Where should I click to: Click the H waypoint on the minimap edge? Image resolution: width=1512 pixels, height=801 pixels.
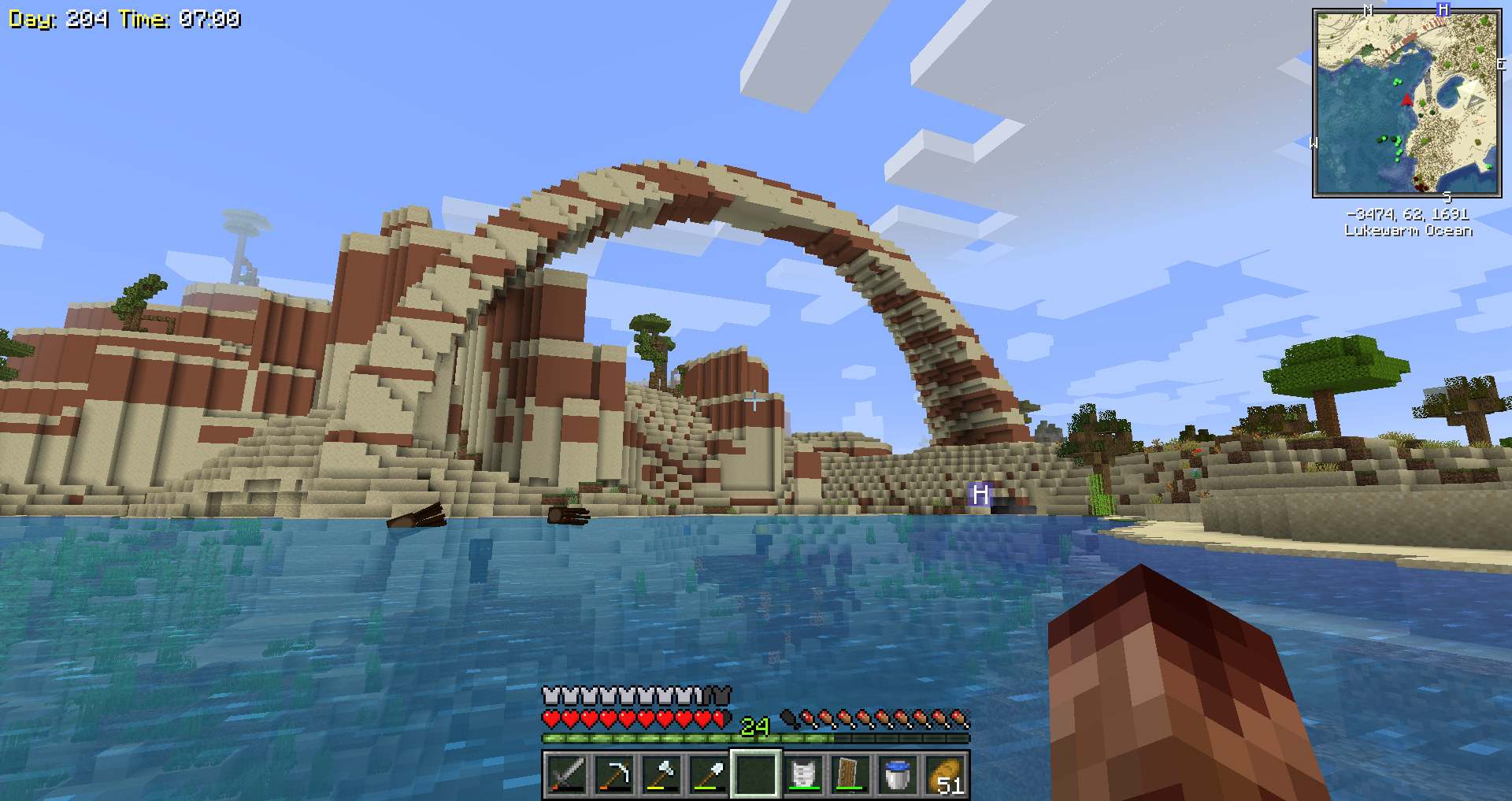[x=1443, y=9]
